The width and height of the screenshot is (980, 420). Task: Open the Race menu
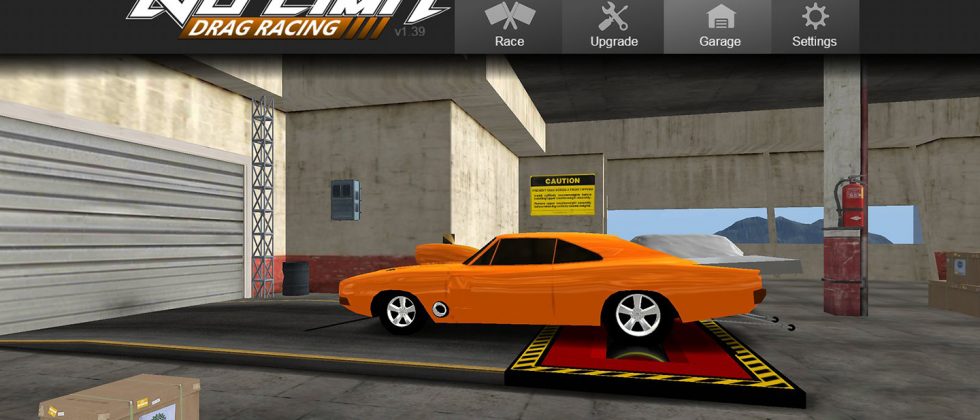point(509,26)
